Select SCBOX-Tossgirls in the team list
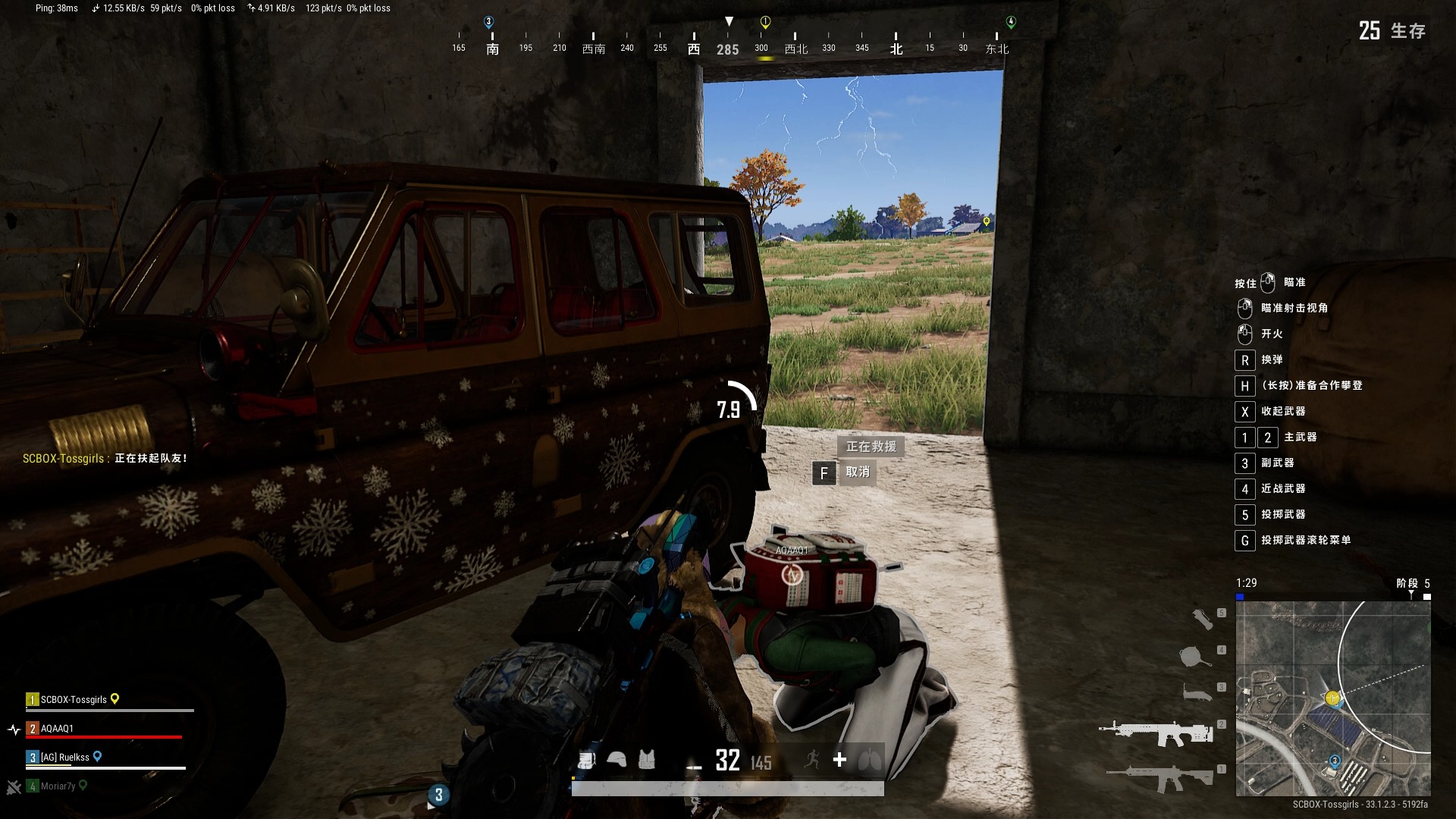1456x819 pixels. (74, 699)
